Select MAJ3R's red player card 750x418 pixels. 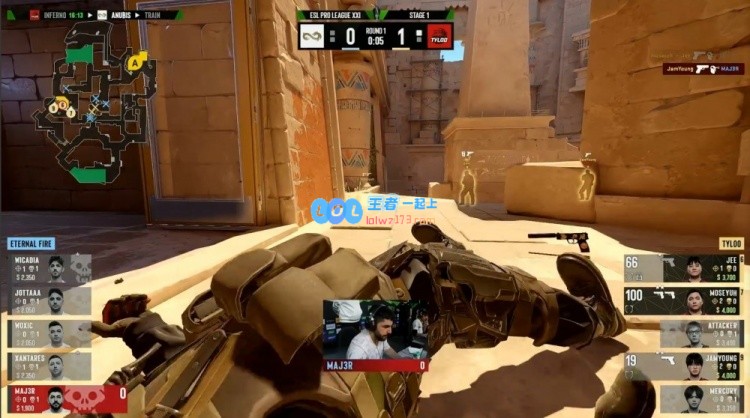point(63,399)
